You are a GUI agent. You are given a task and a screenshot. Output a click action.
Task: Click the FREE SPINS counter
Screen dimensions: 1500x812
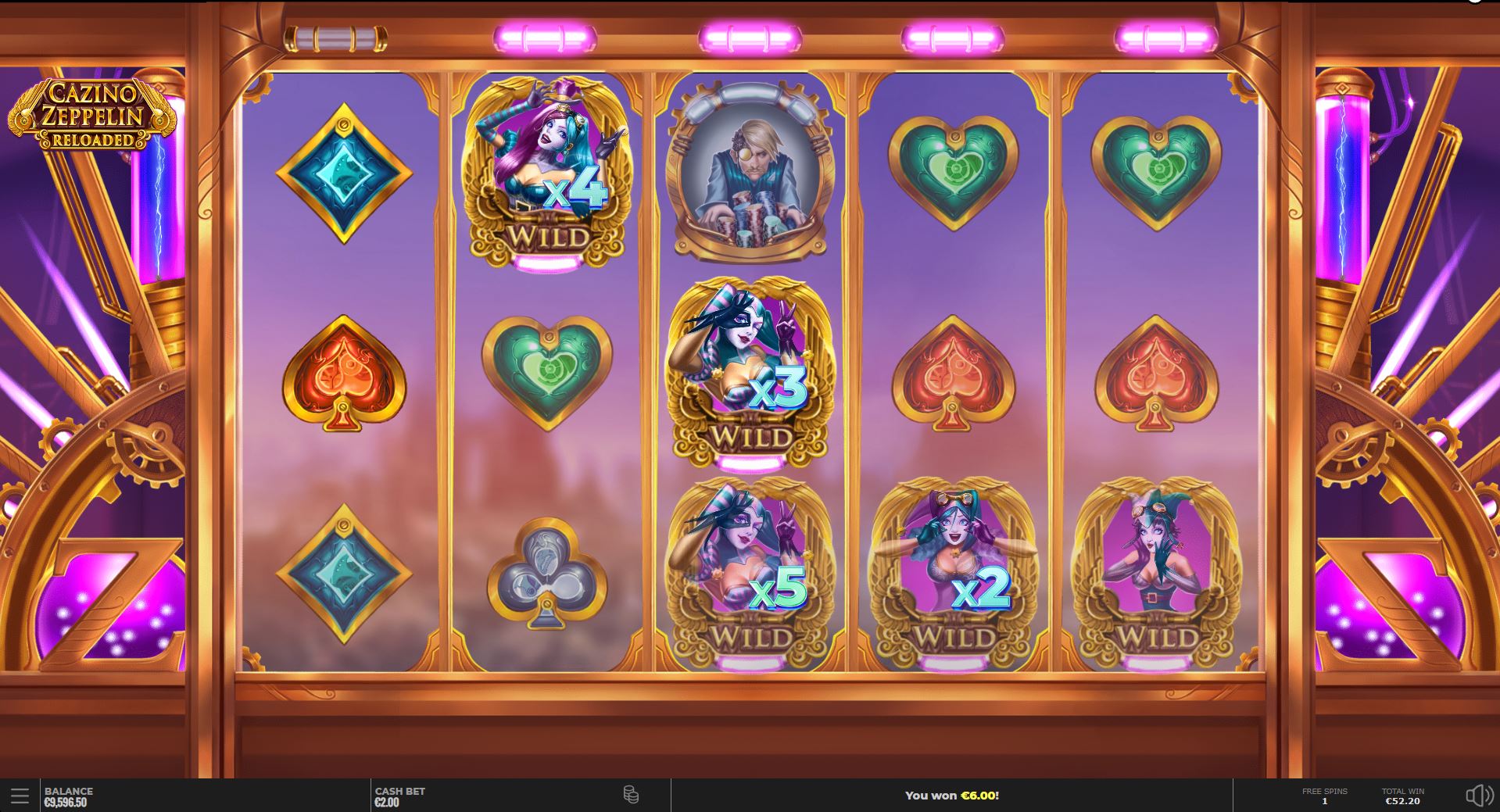pyautogui.click(x=1325, y=795)
